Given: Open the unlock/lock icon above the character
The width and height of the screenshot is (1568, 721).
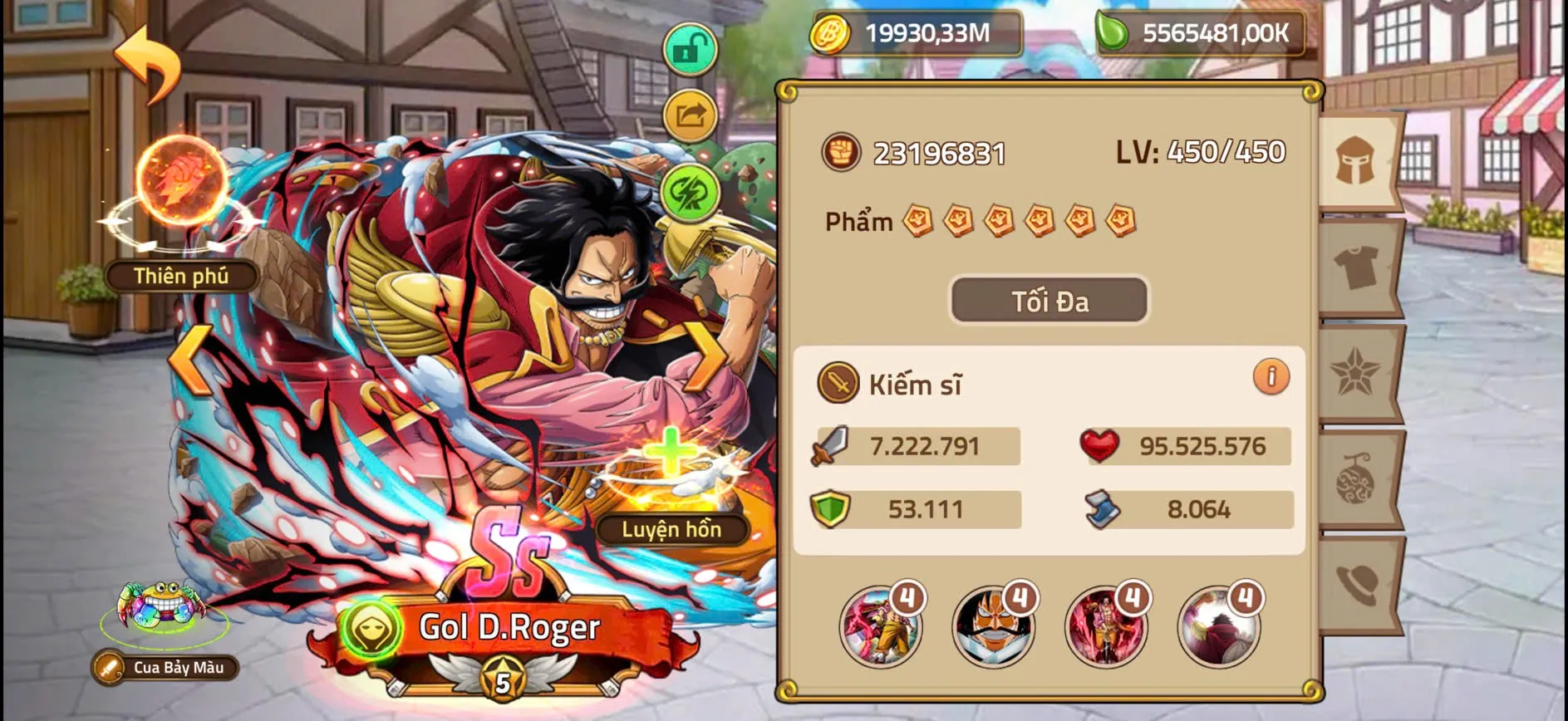Looking at the screenshot, I should pyautogui.click(x=692, y=50).
